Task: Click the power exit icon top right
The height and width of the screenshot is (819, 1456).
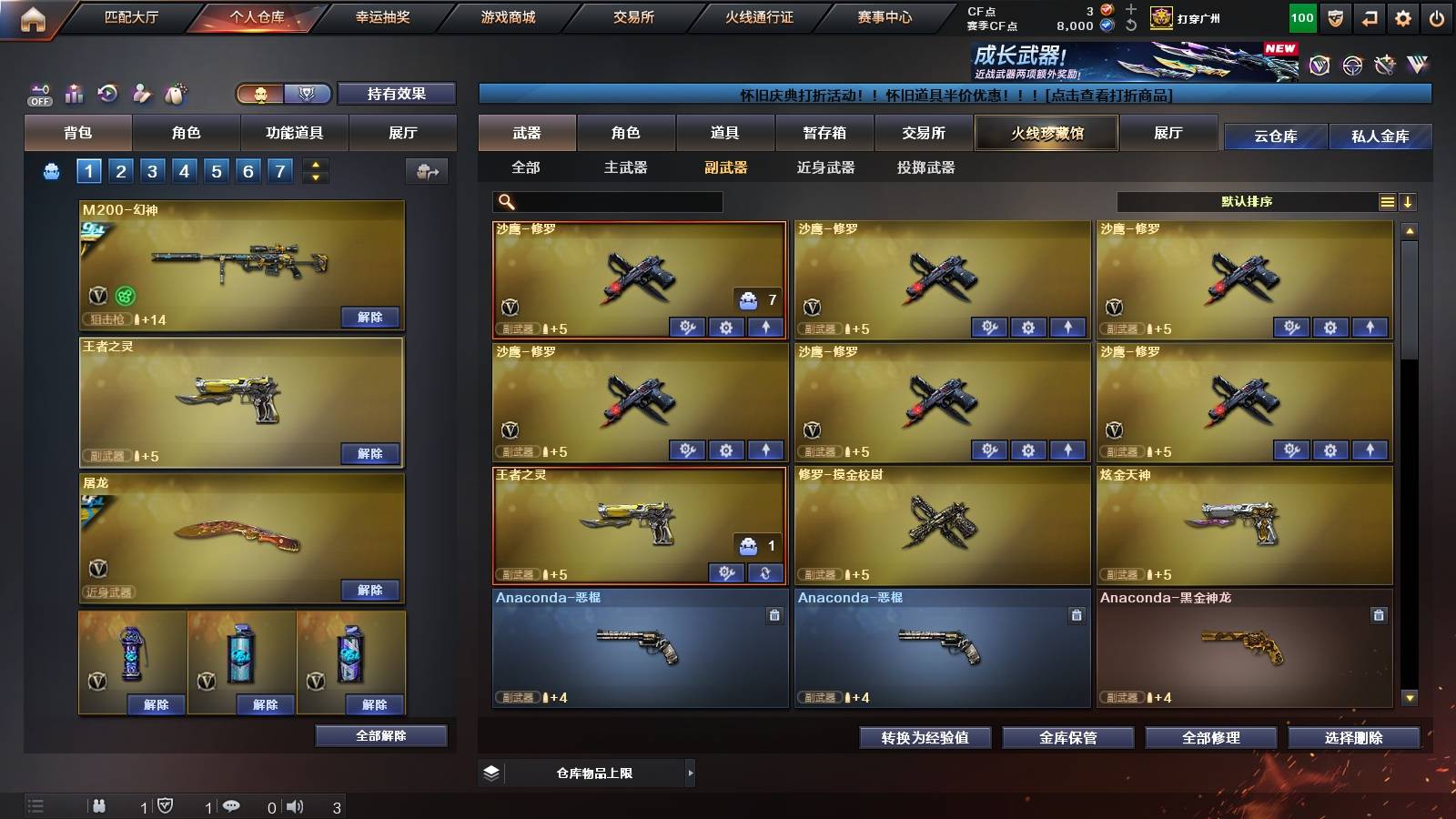Action: pyautogui.click(x=1438, y=16)
